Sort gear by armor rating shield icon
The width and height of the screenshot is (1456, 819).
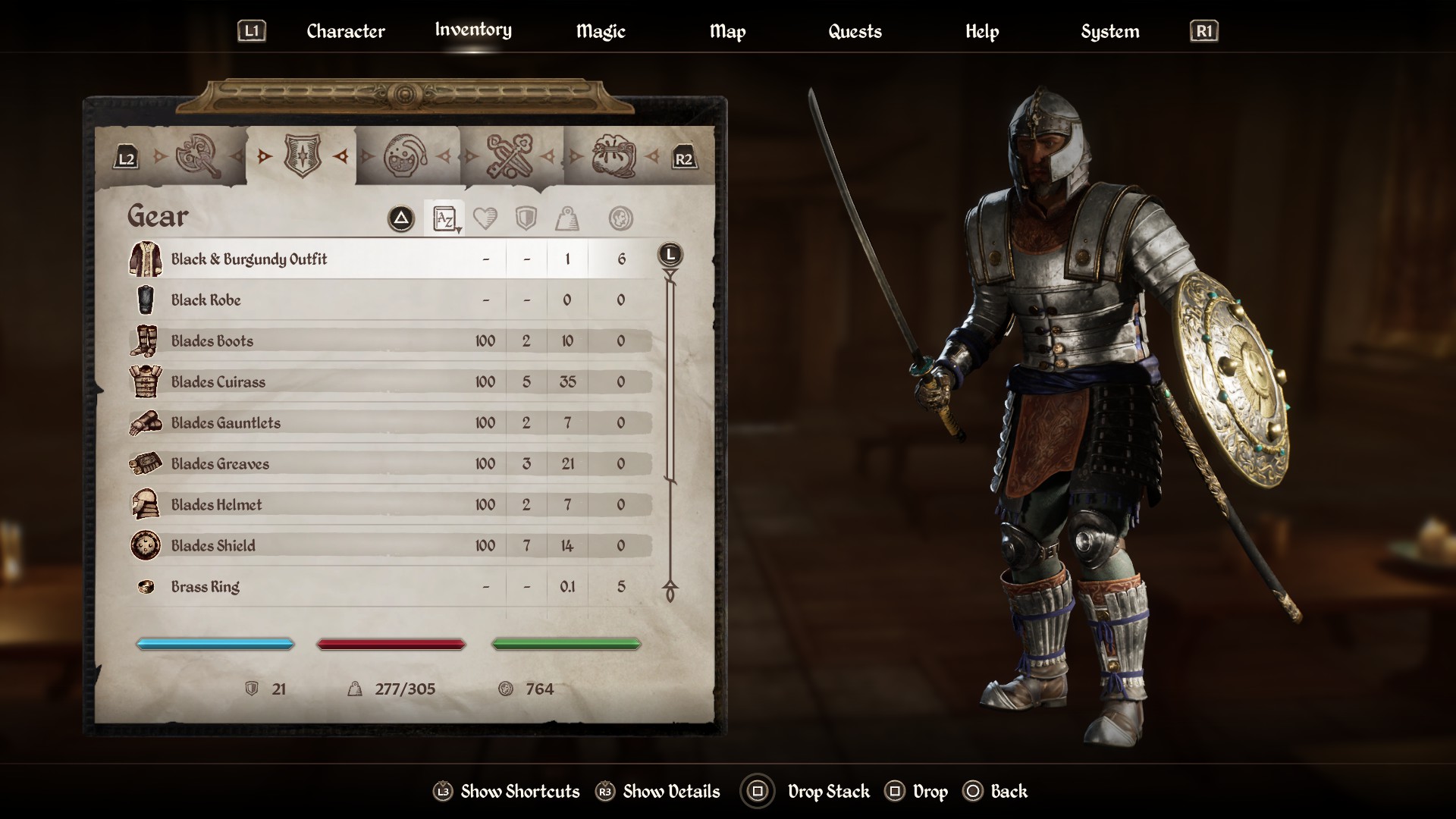coord(526,219)
